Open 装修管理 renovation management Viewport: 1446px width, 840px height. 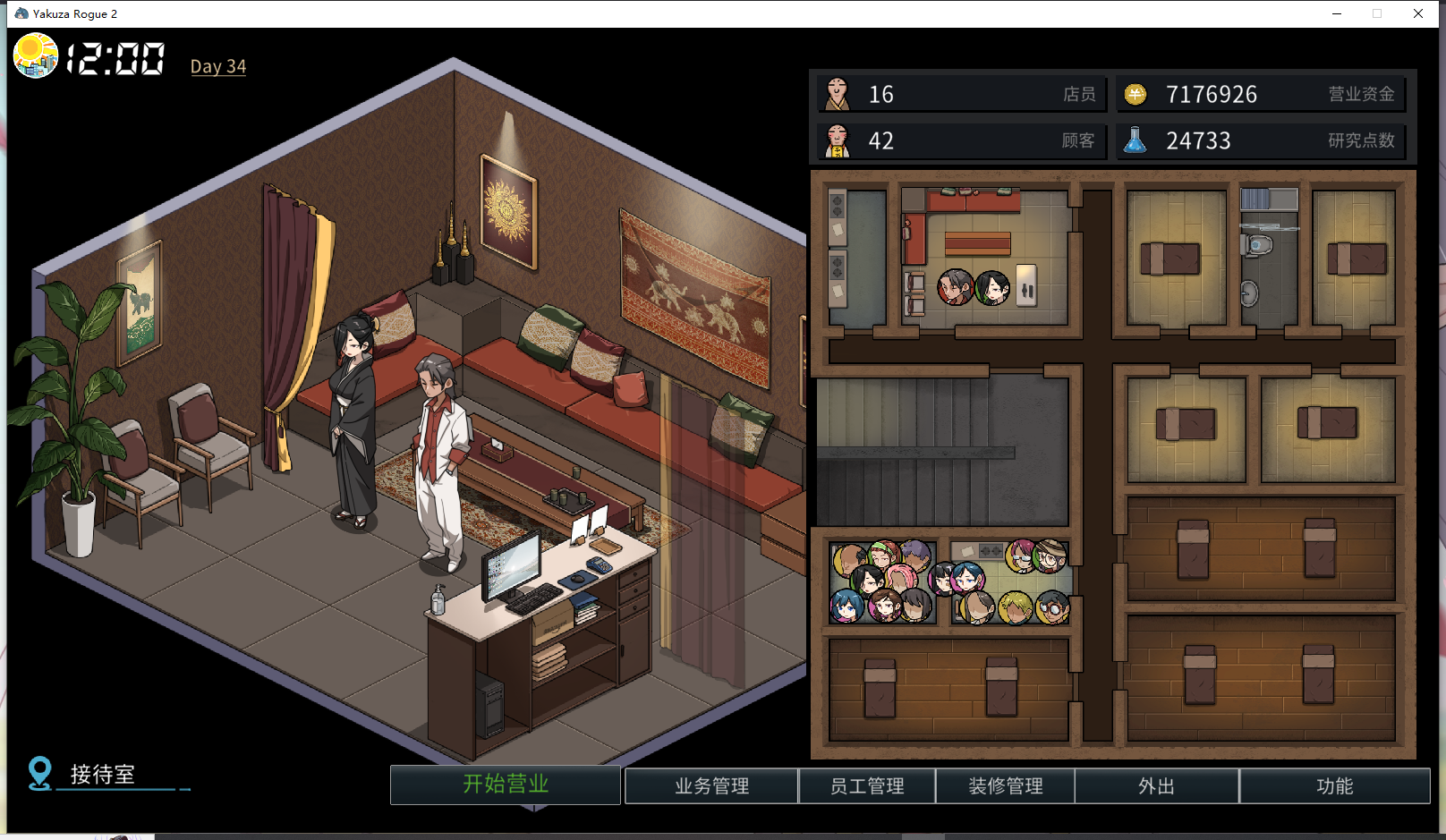point(1006,786)
